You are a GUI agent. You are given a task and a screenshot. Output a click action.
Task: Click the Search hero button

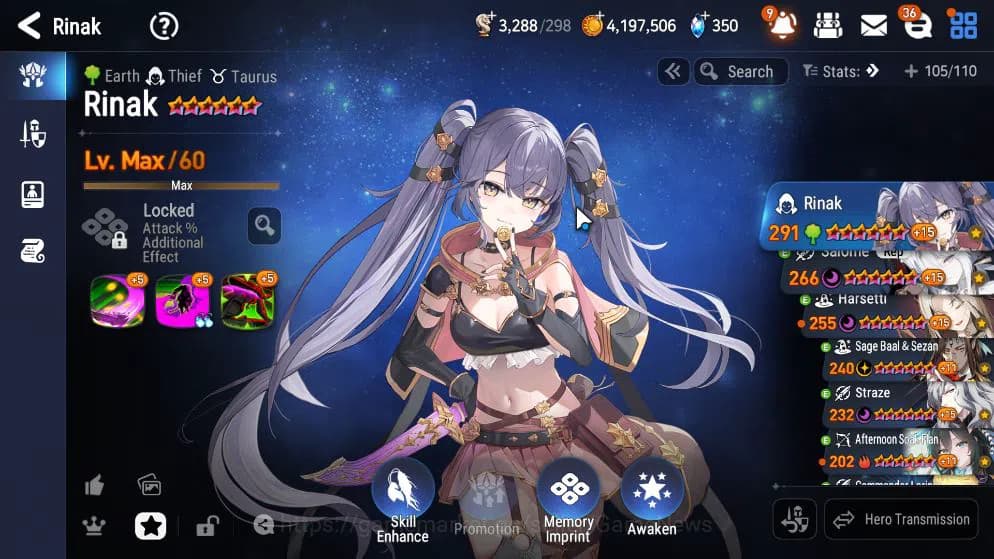point(740,71)
